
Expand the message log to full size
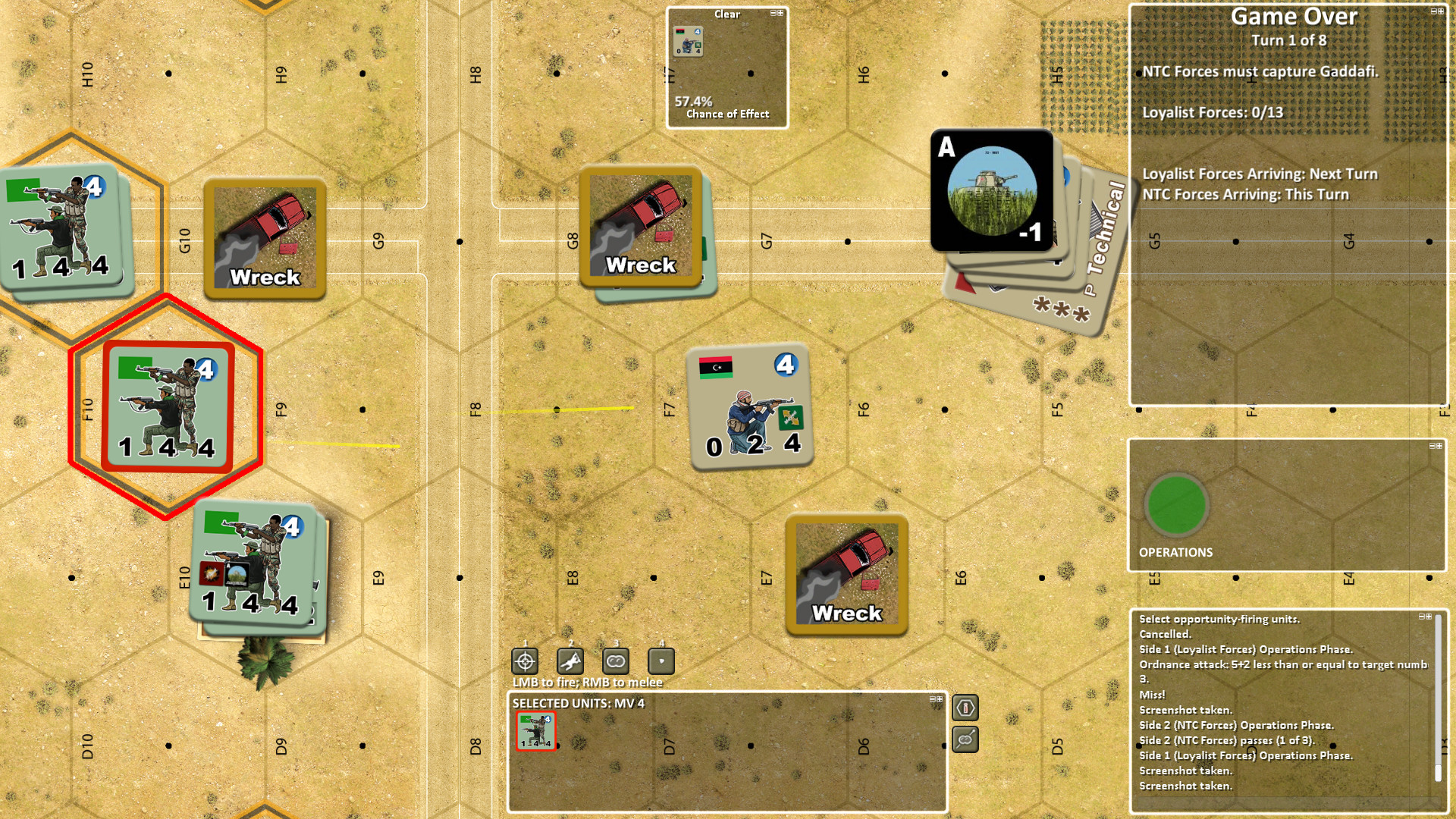click(1429, 617)
